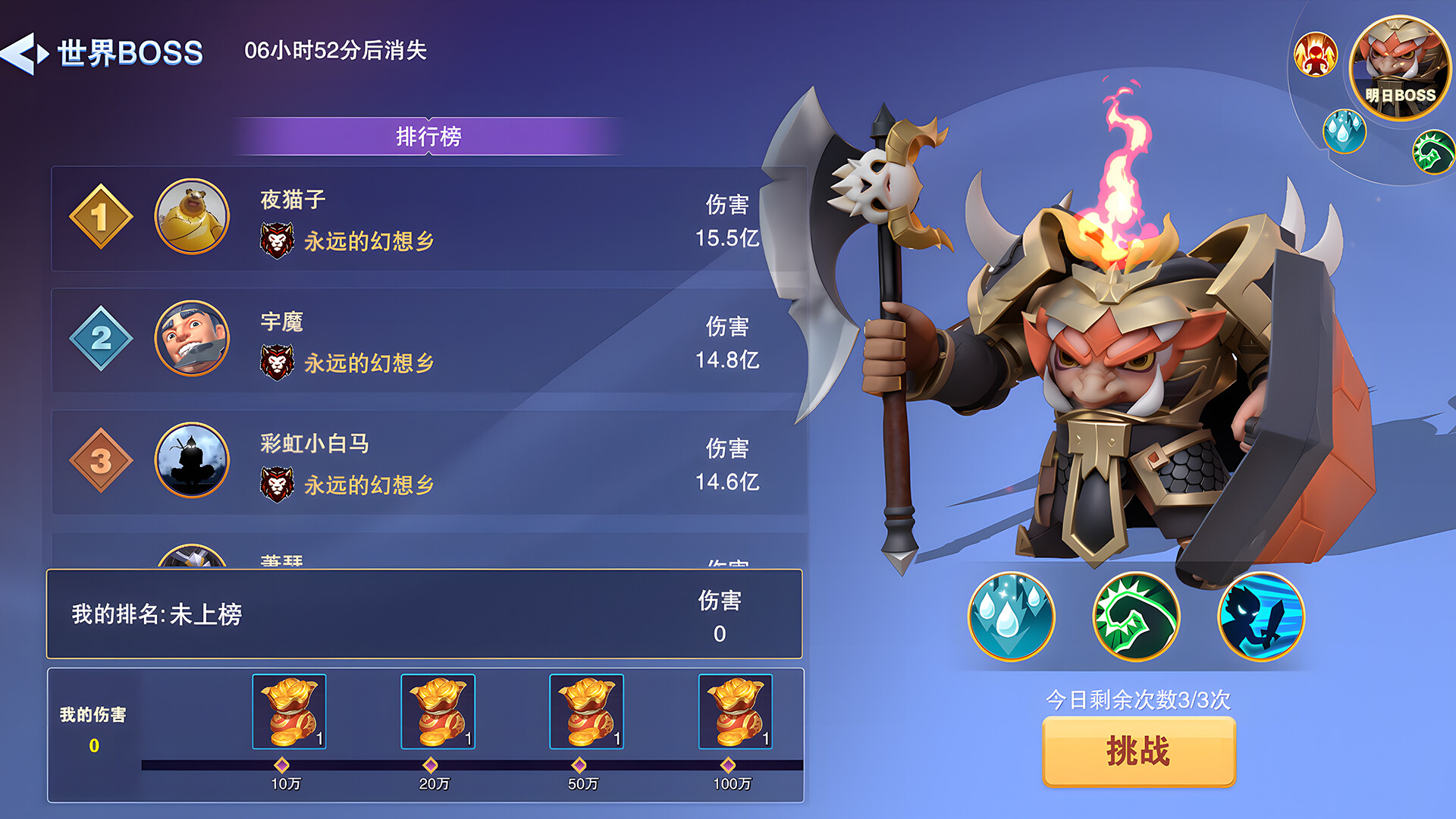Open 宇魔's player avatar
The height and width of the screenshot is (819, 1456).
click(x=191, y=338)
